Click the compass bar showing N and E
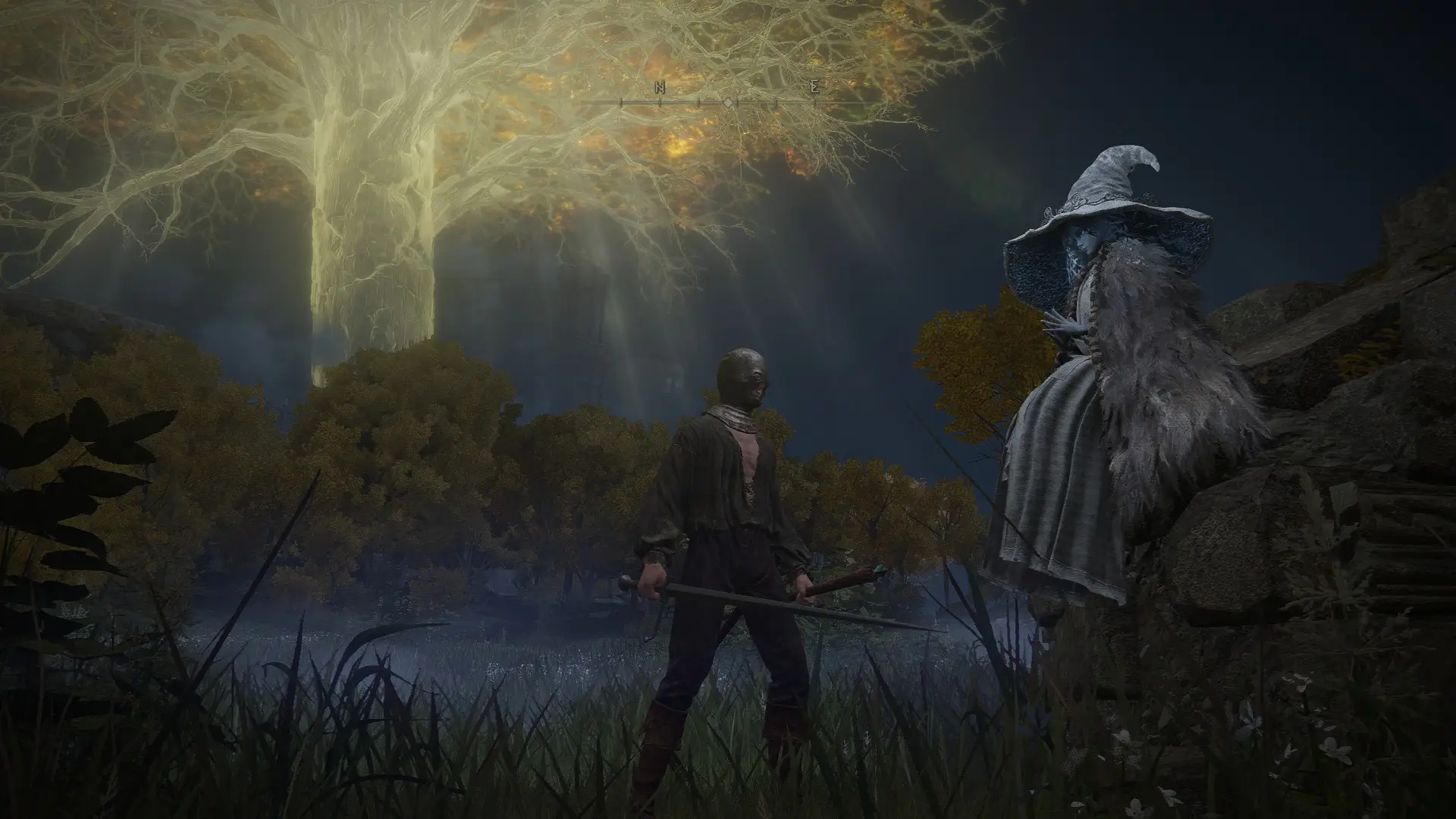This screenshot has height=819, width=1456. coord(726,99)
